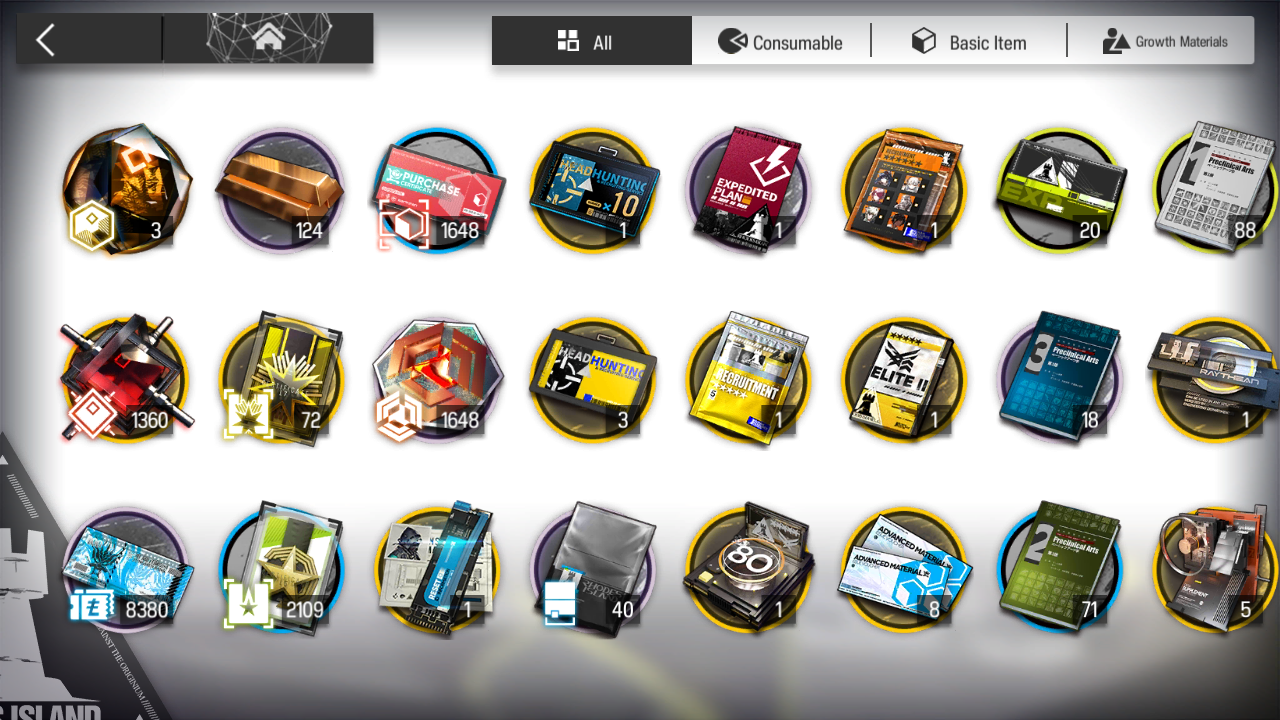
Task: Inspect the ten-roll Headhunting Permit
Action: (x=596, y=190)
